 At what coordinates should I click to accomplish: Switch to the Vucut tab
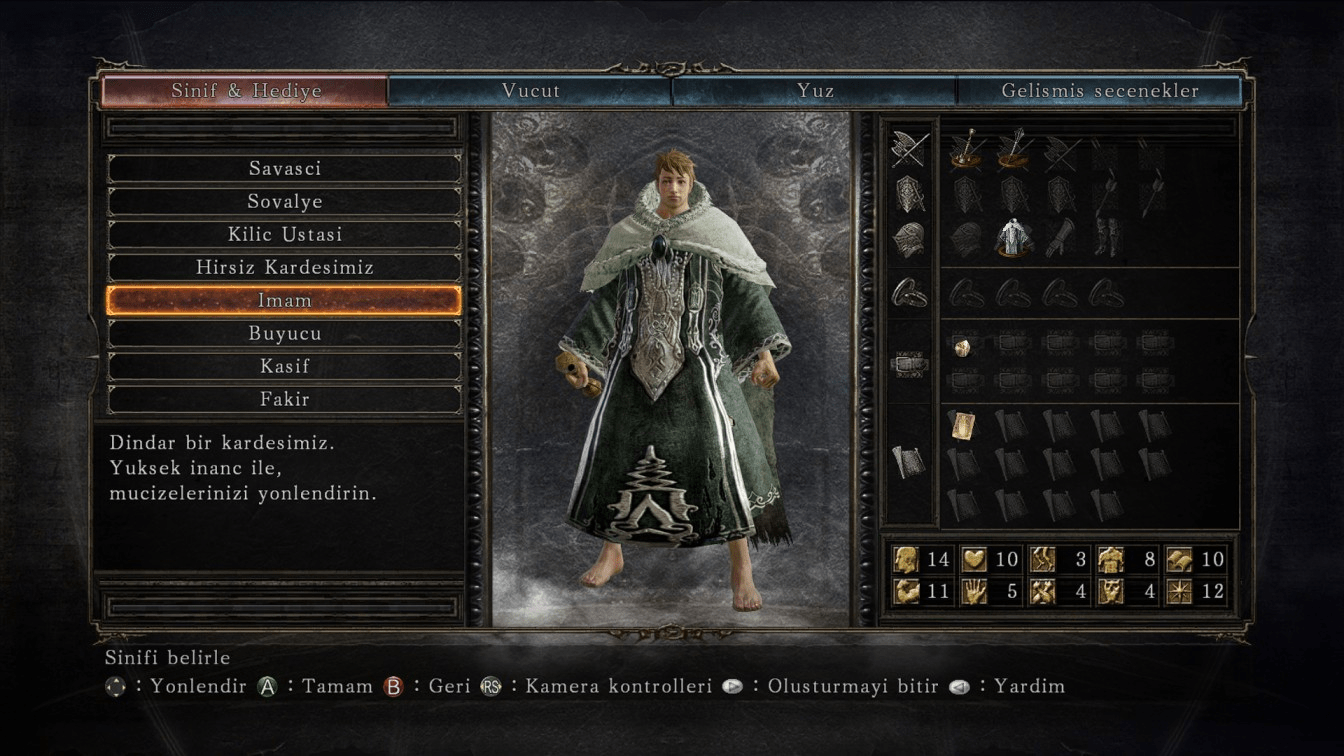(530, 91)
